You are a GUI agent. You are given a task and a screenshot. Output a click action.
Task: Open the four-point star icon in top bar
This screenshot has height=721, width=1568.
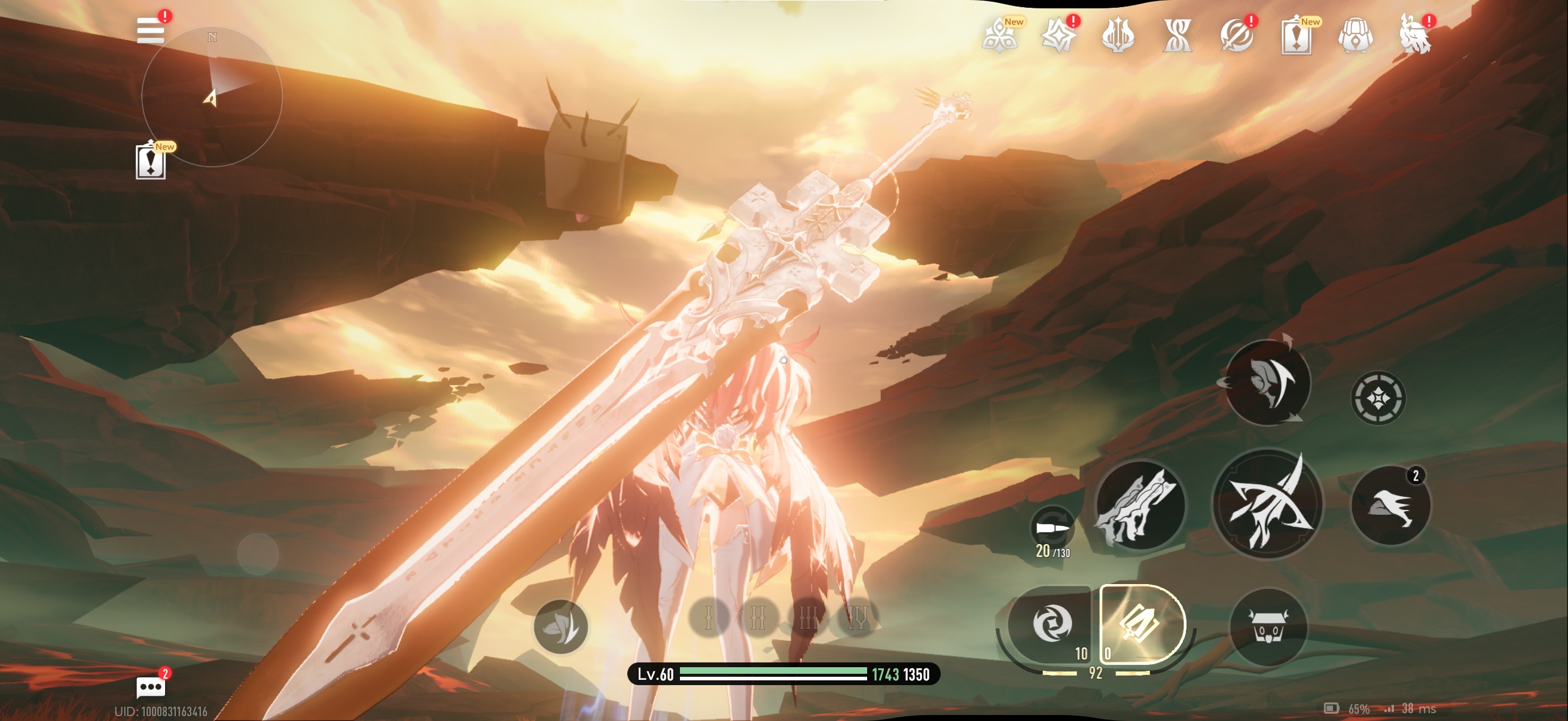[x=1058, y=36]
